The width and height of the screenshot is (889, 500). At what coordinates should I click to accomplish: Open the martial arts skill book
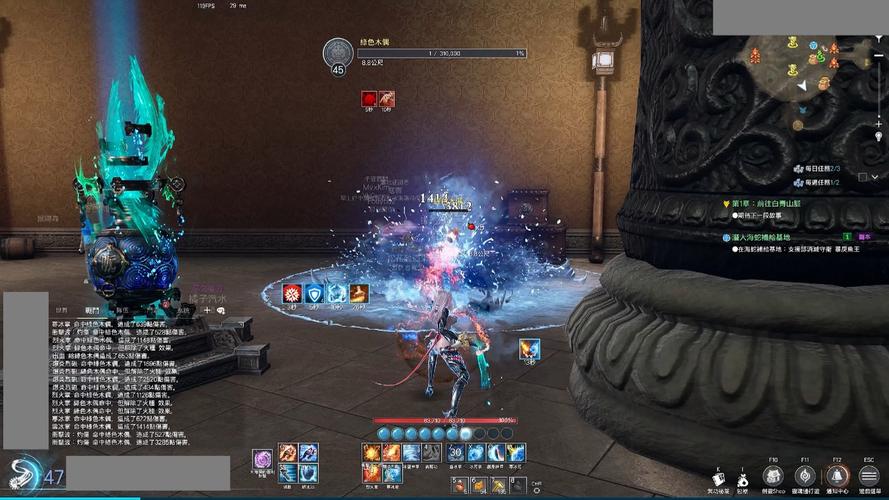coord(717,478)
